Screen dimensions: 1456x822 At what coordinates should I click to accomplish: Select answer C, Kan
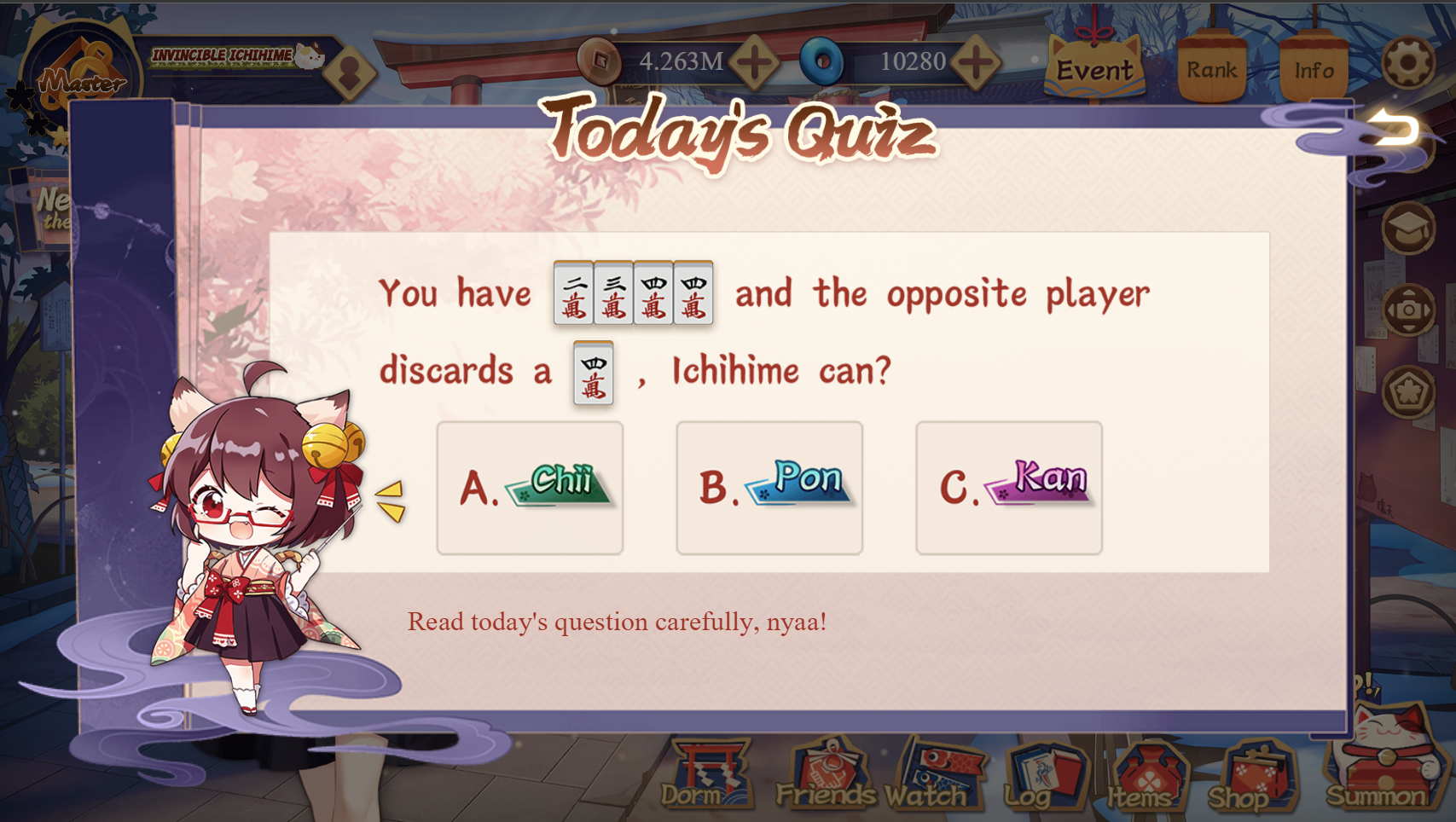[x=1009, y=488]
